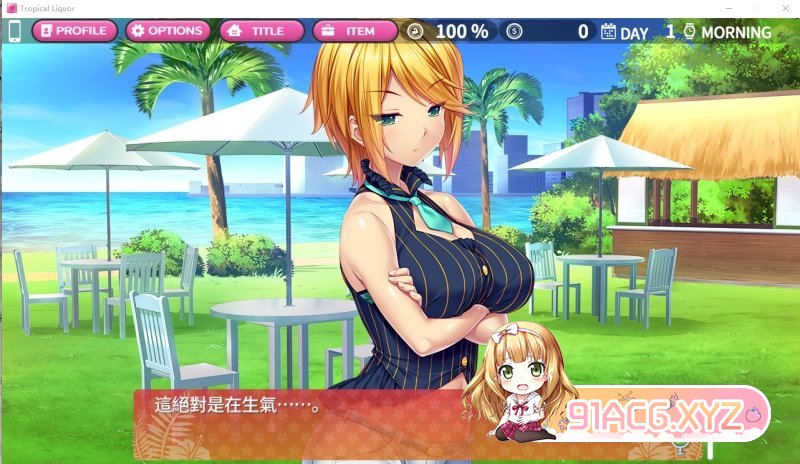Open the Profile screen
Viewport: 800px width, 464px height.
tap(73, 31)
